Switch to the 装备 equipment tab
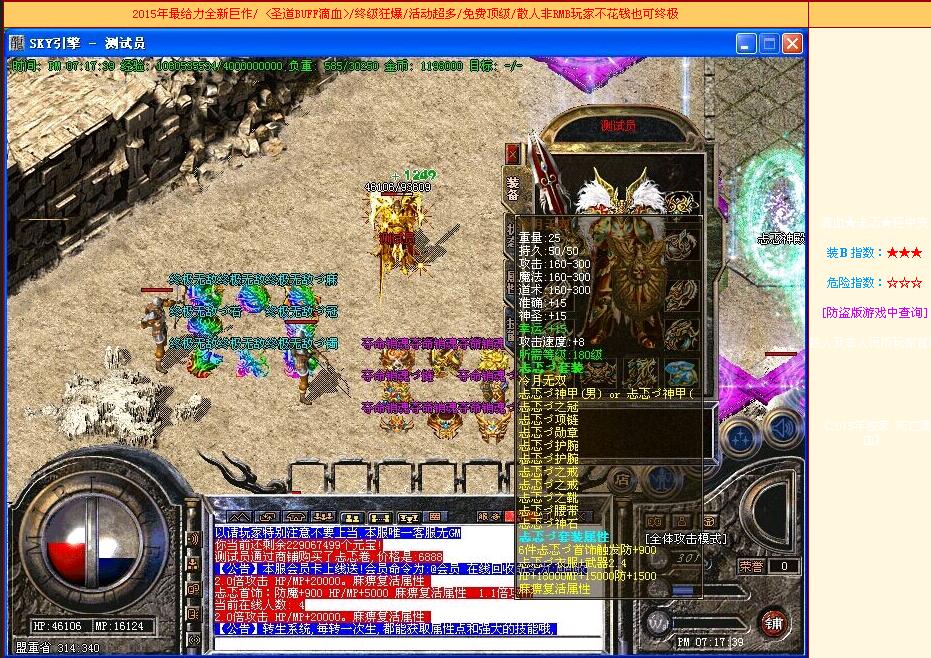This screenshot has width=931, height=658. click(513, 189)
